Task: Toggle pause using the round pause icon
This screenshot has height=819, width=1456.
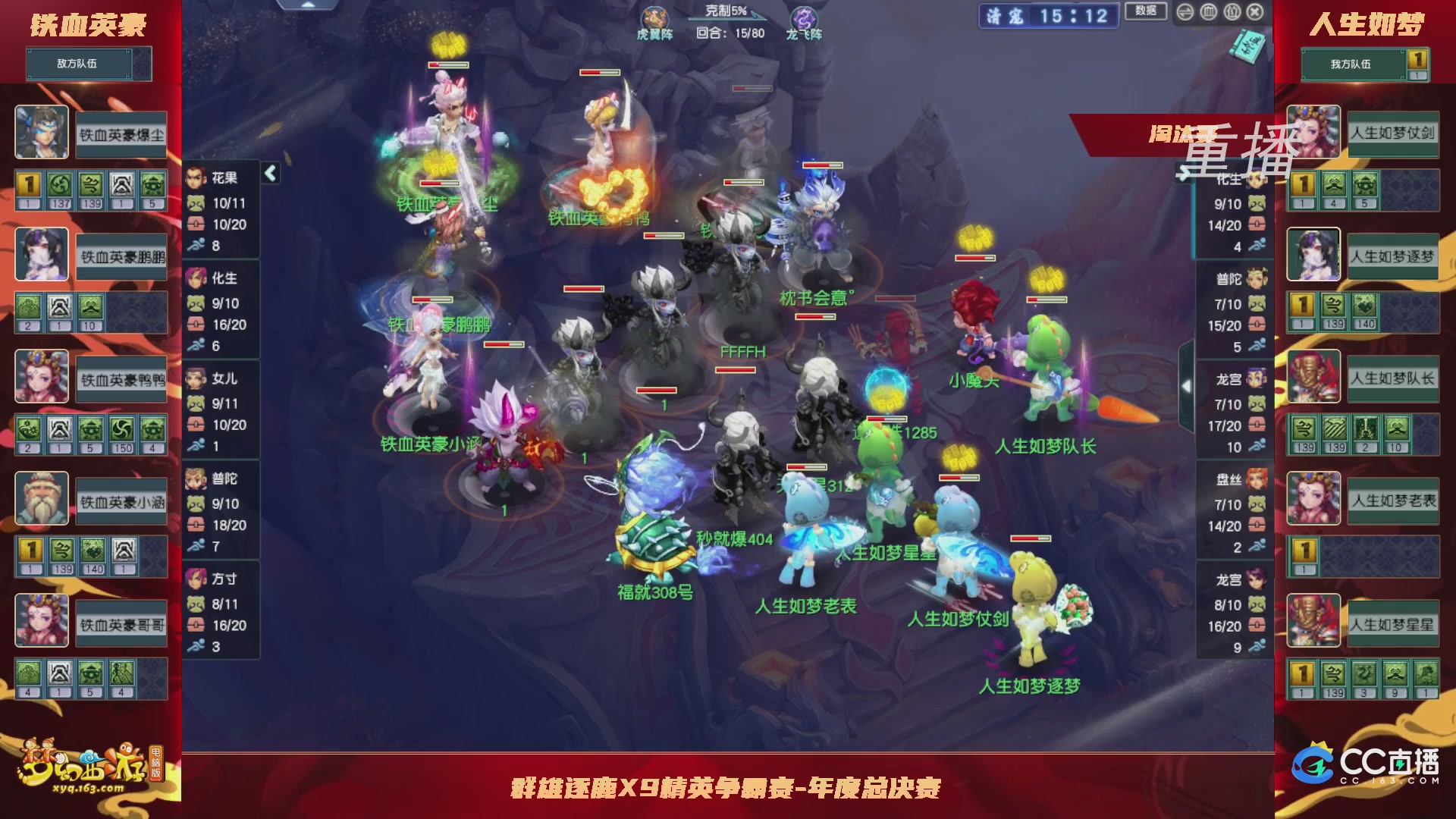Action: [1234, 12]
